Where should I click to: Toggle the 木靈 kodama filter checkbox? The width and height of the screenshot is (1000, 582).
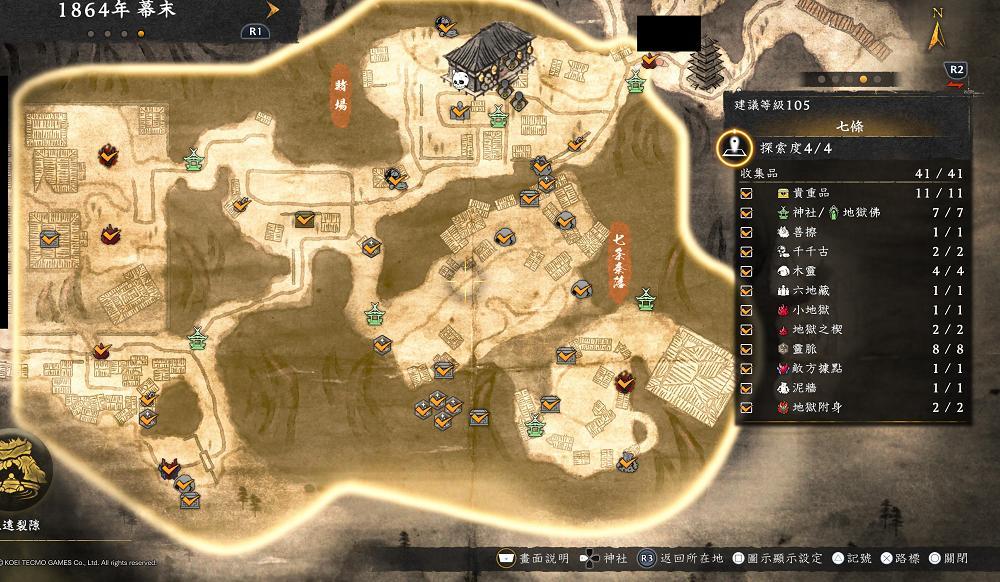[x=746, y=271]
